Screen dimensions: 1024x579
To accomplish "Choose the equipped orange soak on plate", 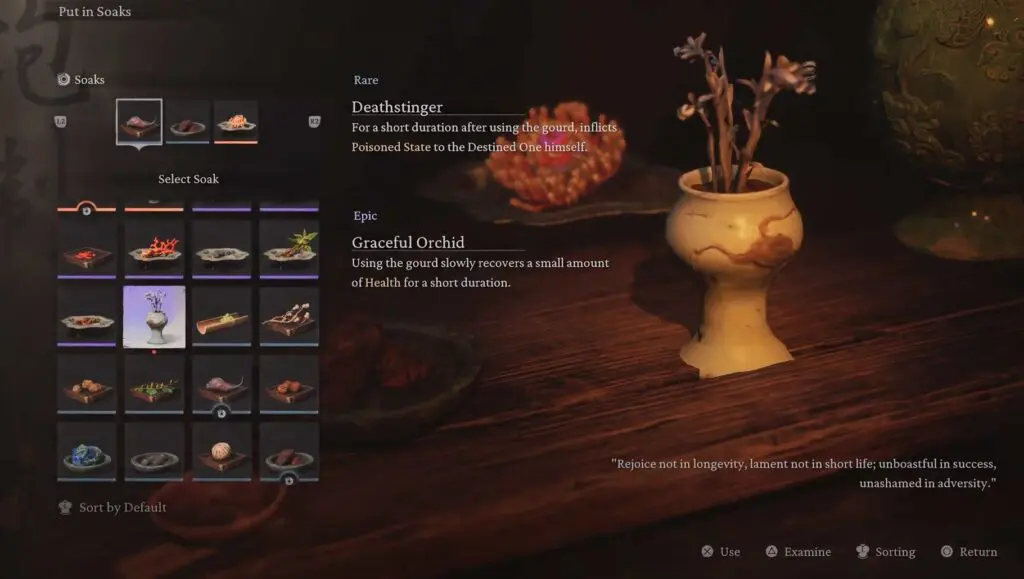I will [x=236, y=122].
